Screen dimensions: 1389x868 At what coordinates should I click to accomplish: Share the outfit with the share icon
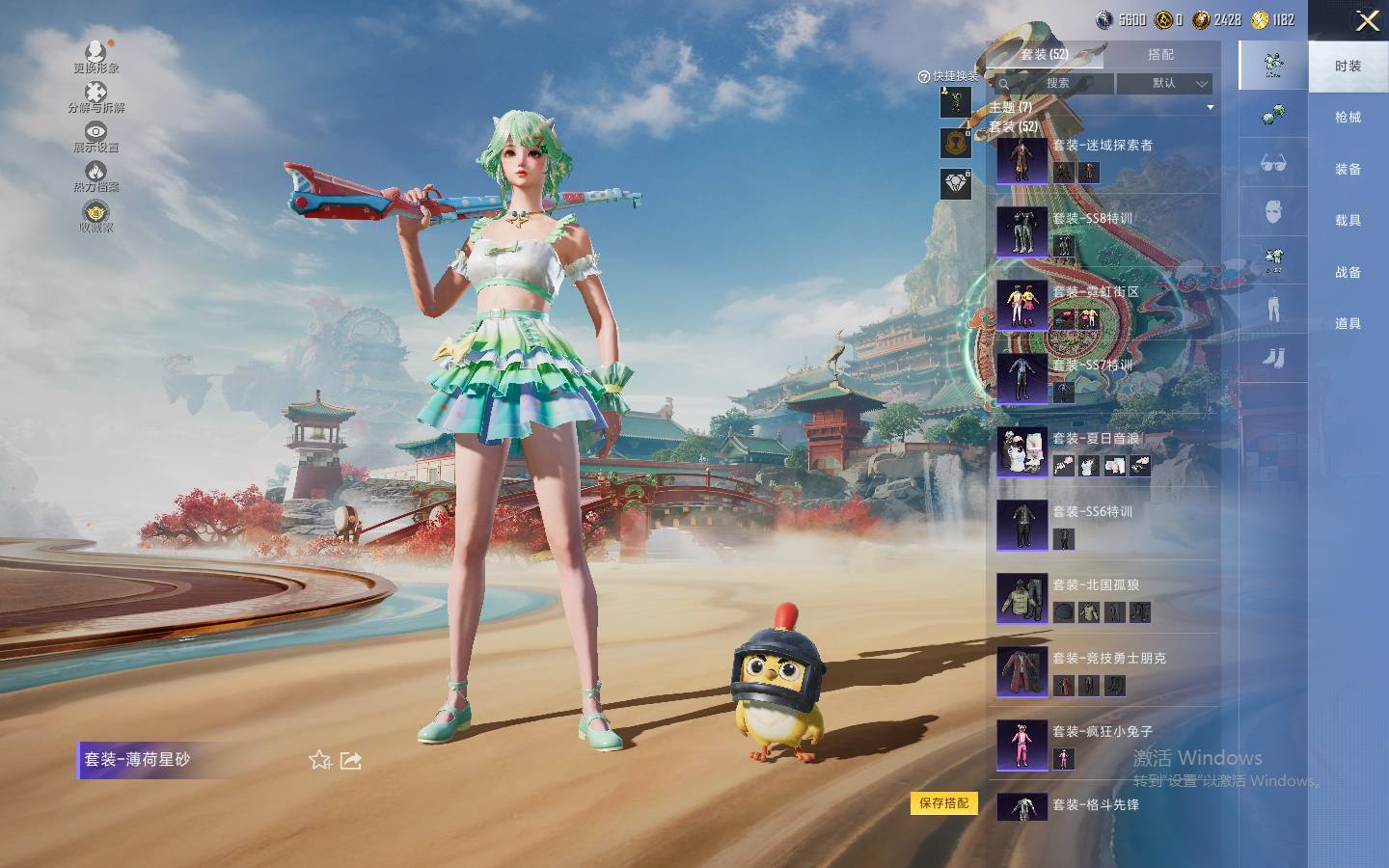(351, 760)
